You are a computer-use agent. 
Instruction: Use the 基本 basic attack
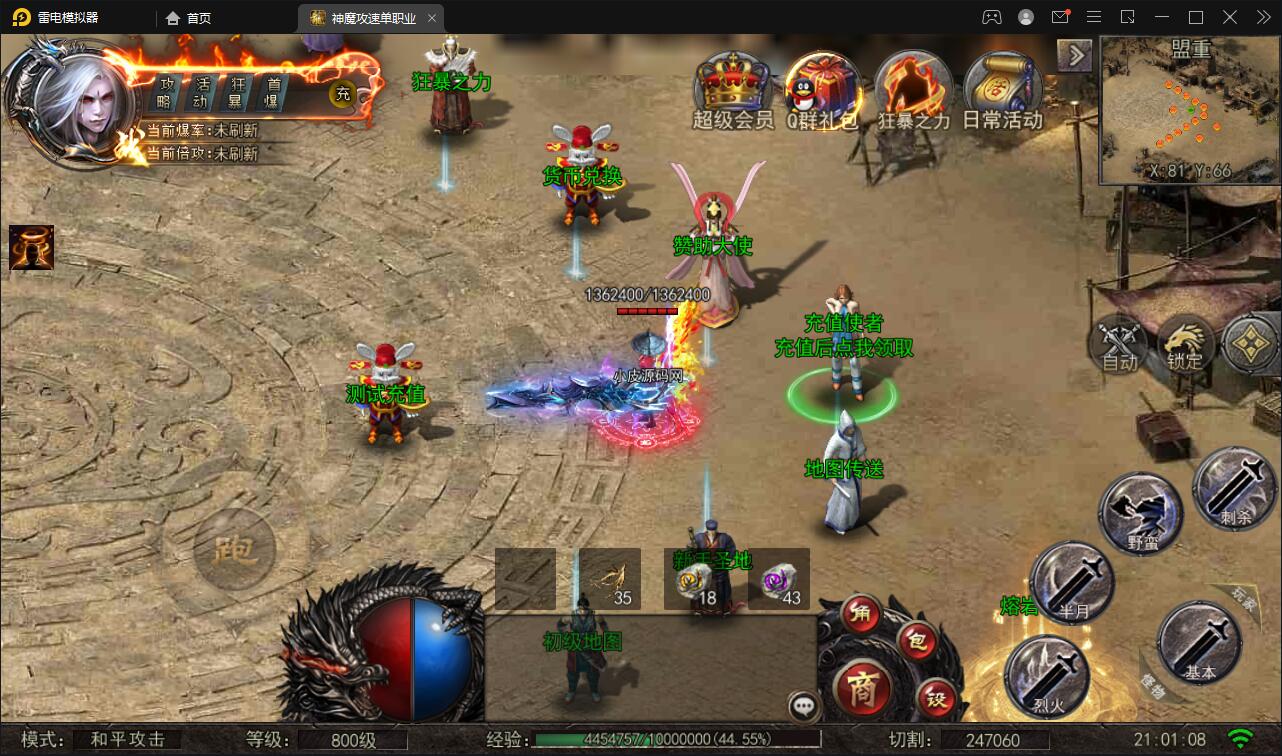pyautogui.click(x=1198, y=643)
